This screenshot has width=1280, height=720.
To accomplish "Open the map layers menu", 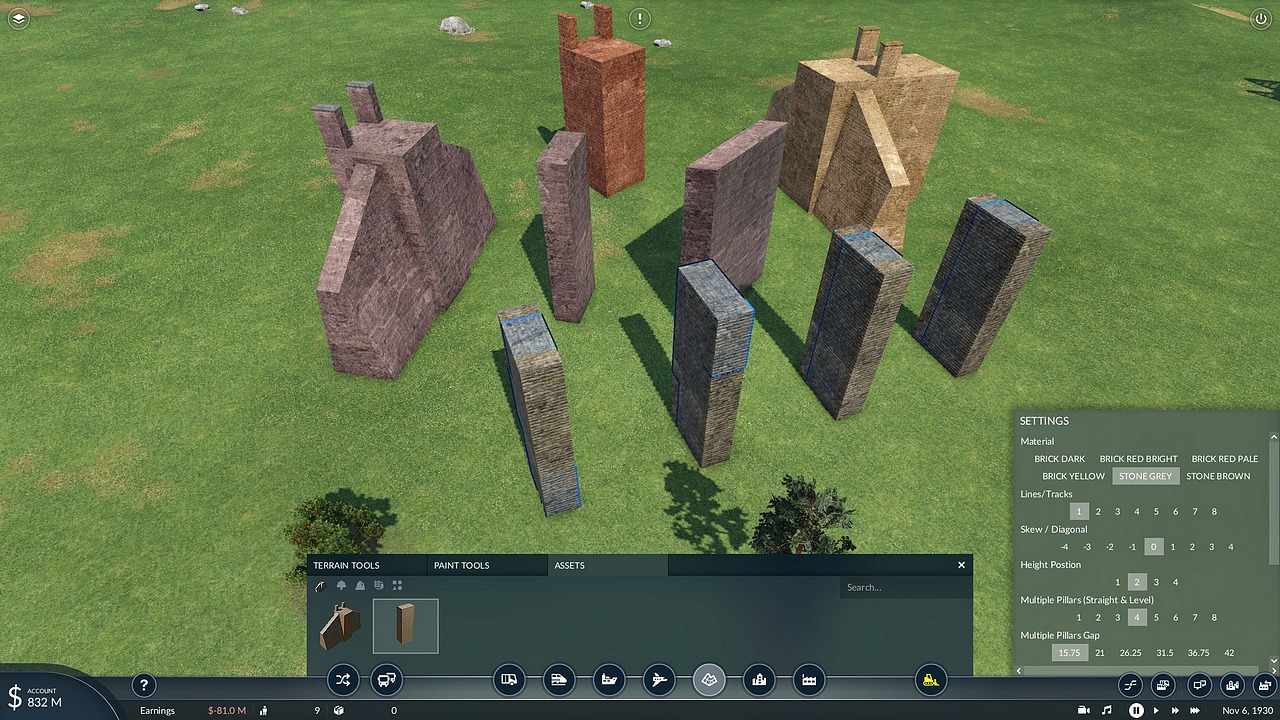I will tap(18, 18).
